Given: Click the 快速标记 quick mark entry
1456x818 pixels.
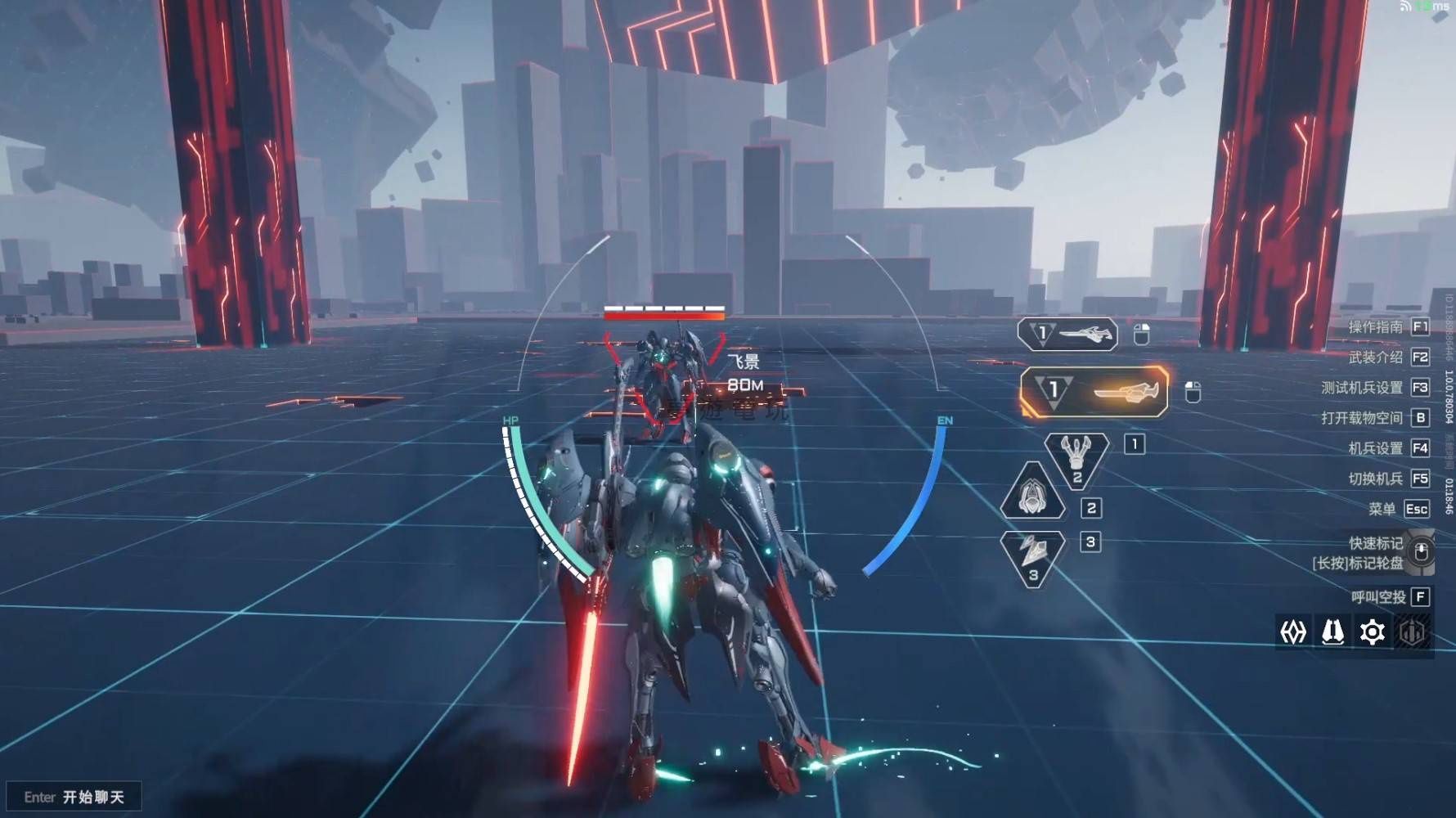Looking at the screenshot, I should point(1376,543).
